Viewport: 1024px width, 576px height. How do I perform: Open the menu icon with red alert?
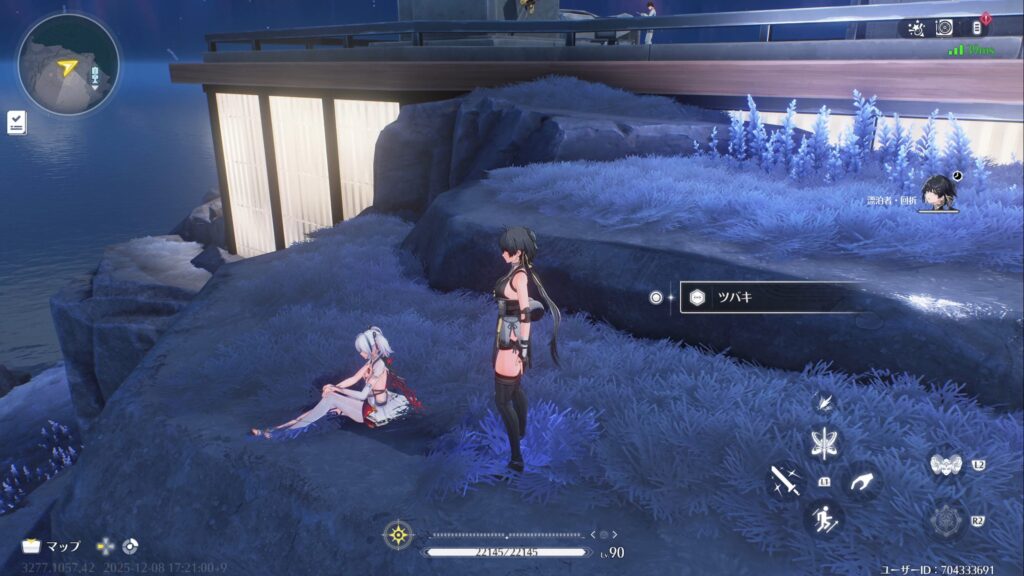coord(977,28)
